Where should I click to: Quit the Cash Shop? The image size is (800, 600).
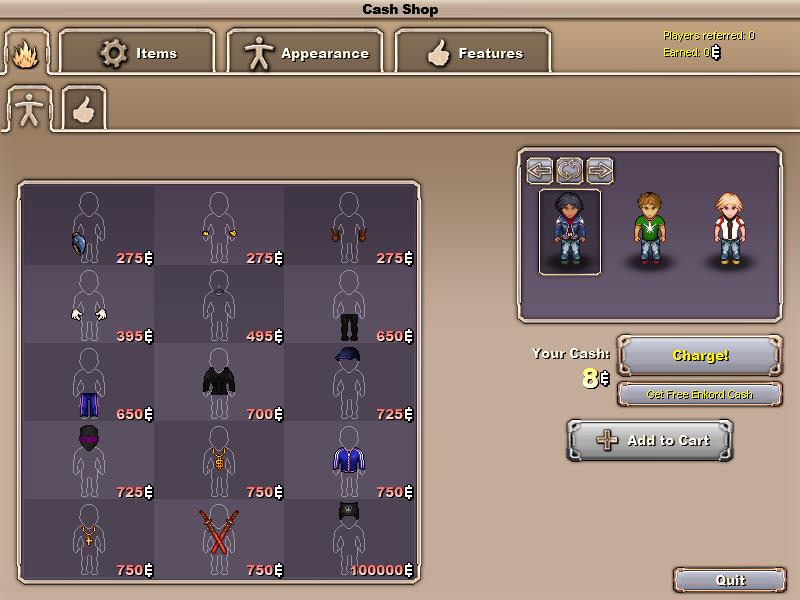point(730,580)
